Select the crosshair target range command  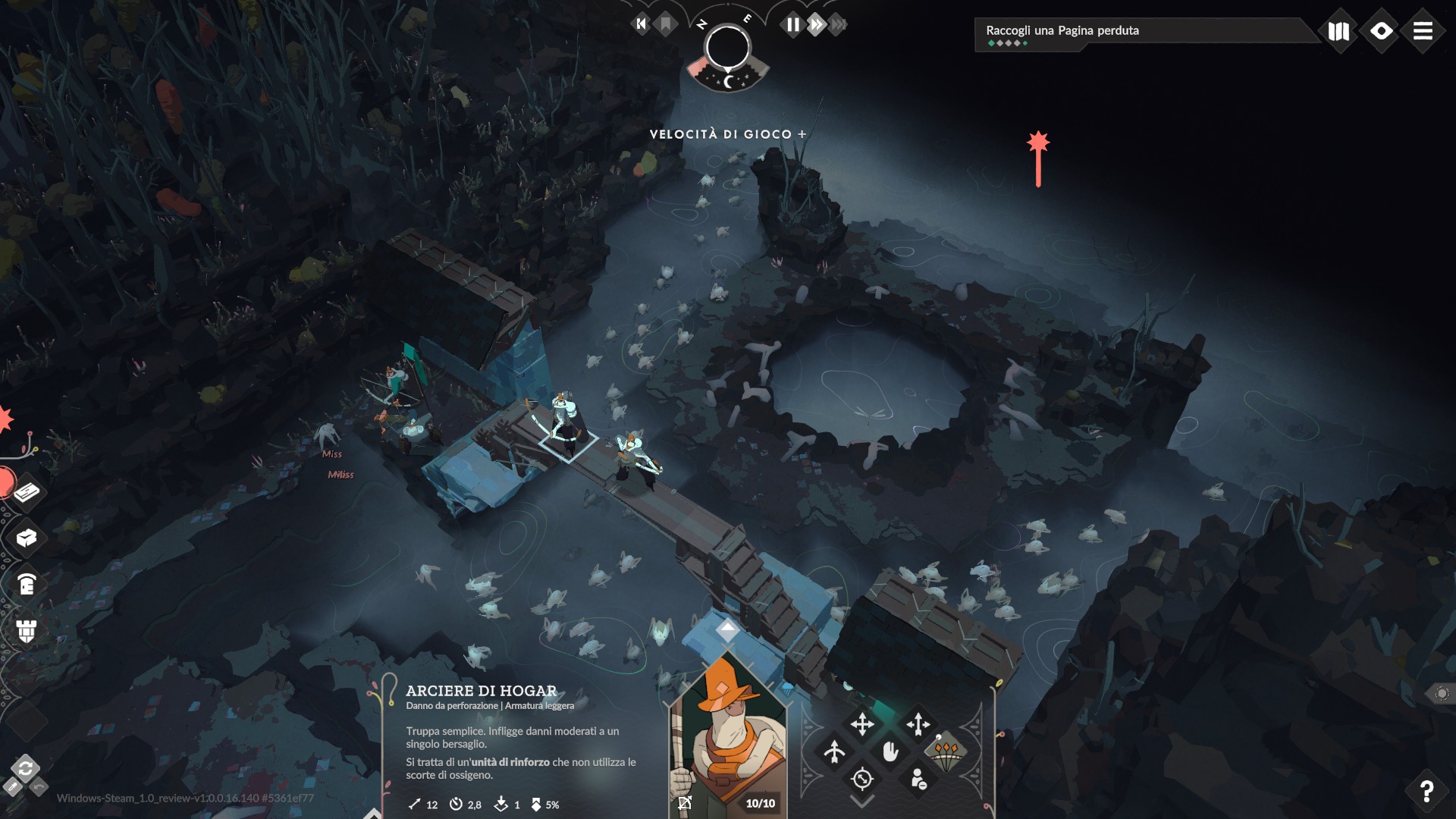click(x=862, y=779)
